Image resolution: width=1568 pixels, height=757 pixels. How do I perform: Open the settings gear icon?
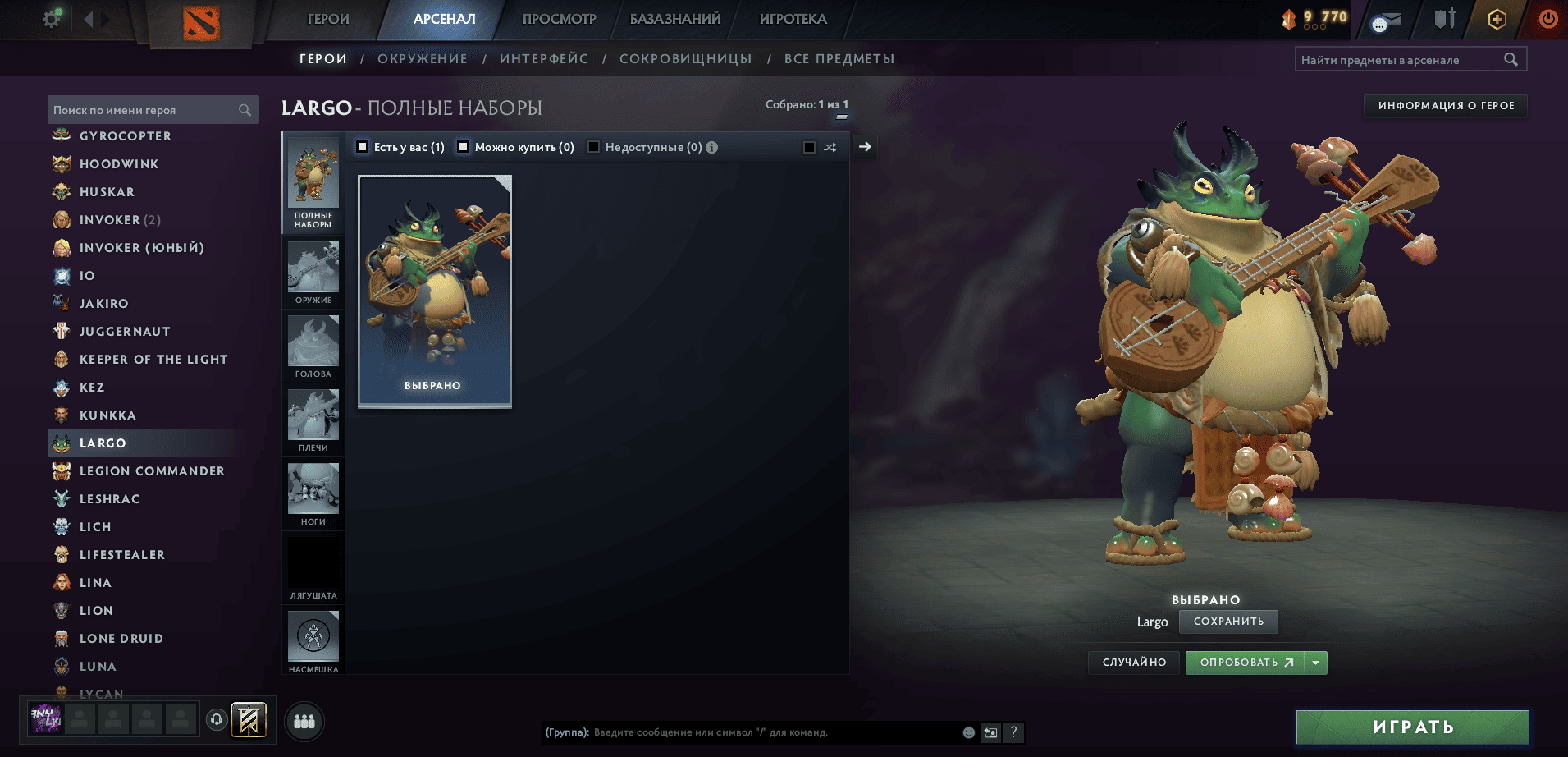[52, 18]
